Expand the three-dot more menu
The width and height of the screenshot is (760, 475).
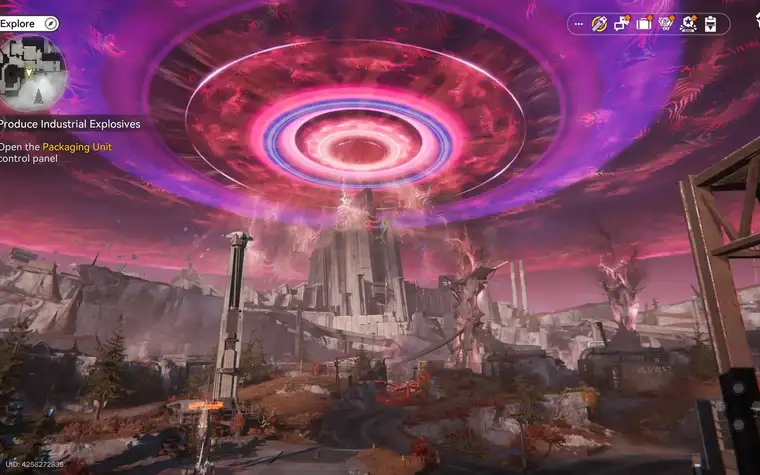point(578,23)
